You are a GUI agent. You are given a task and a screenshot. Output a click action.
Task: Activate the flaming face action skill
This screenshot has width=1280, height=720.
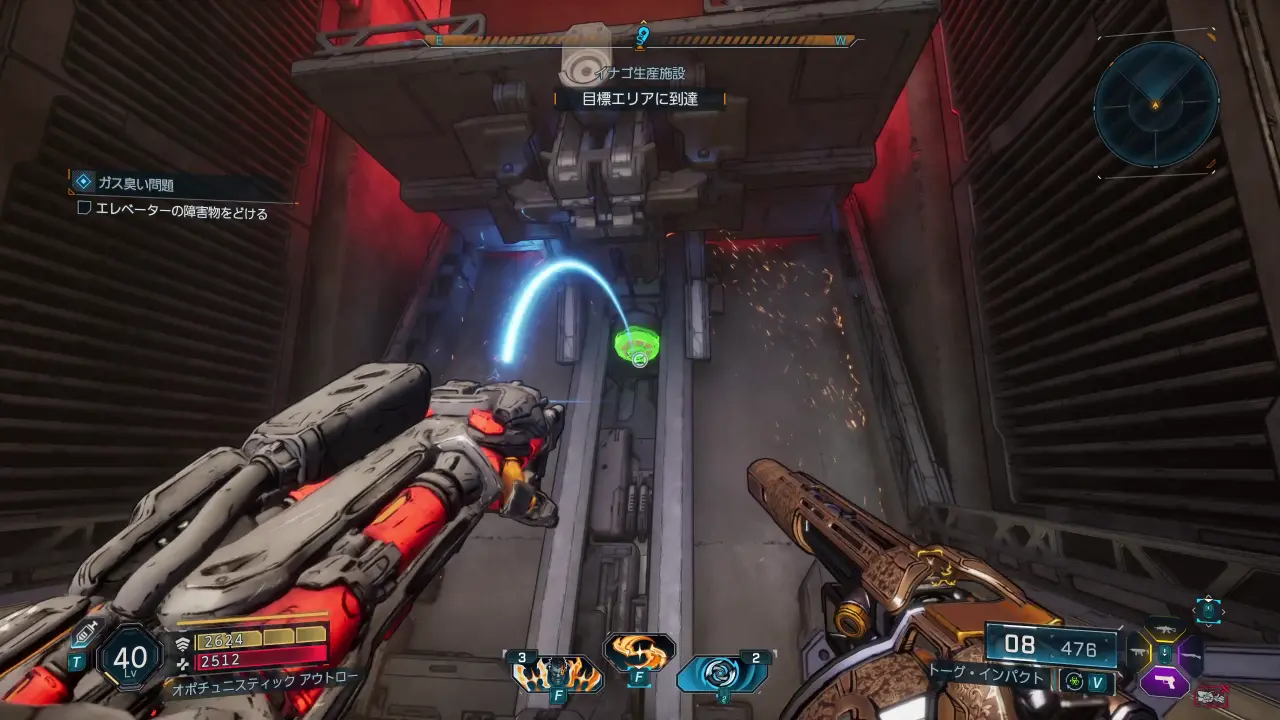pos(558,674)
